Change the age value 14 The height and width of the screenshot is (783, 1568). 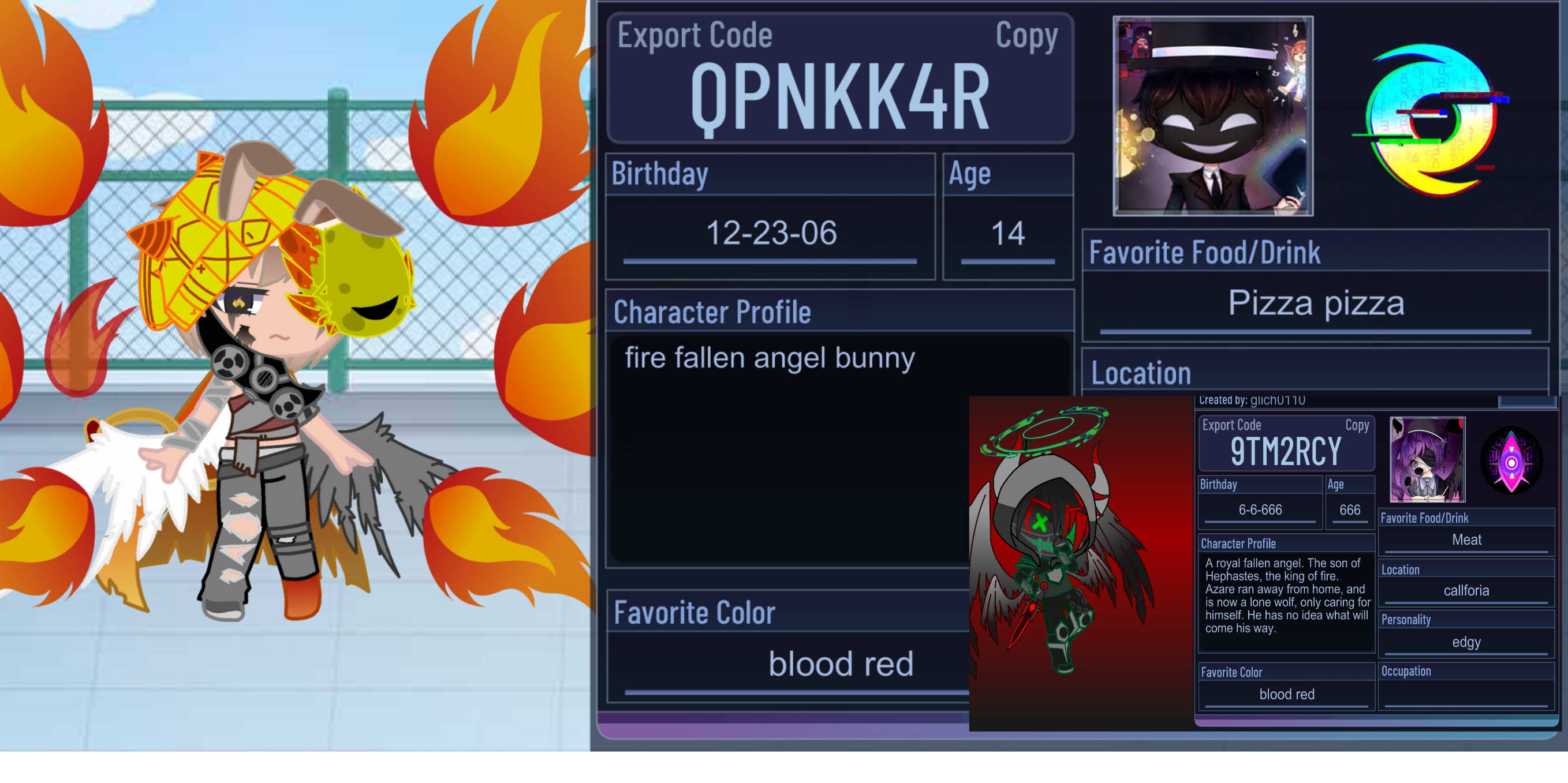(1007, 234)
